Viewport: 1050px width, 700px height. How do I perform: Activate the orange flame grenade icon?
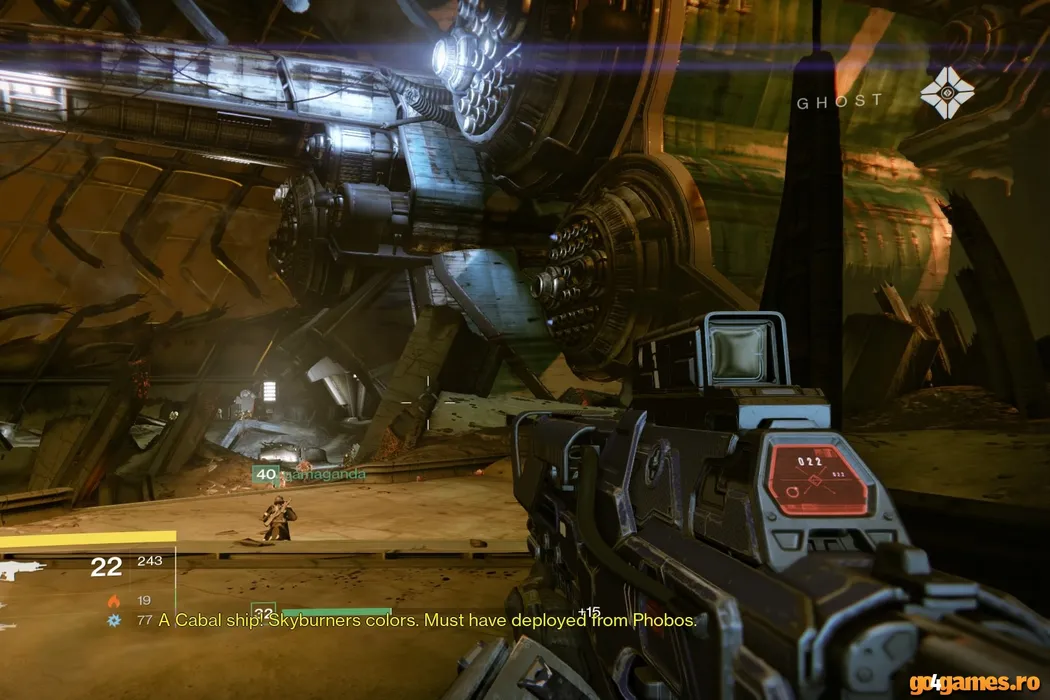pos(113,601)
